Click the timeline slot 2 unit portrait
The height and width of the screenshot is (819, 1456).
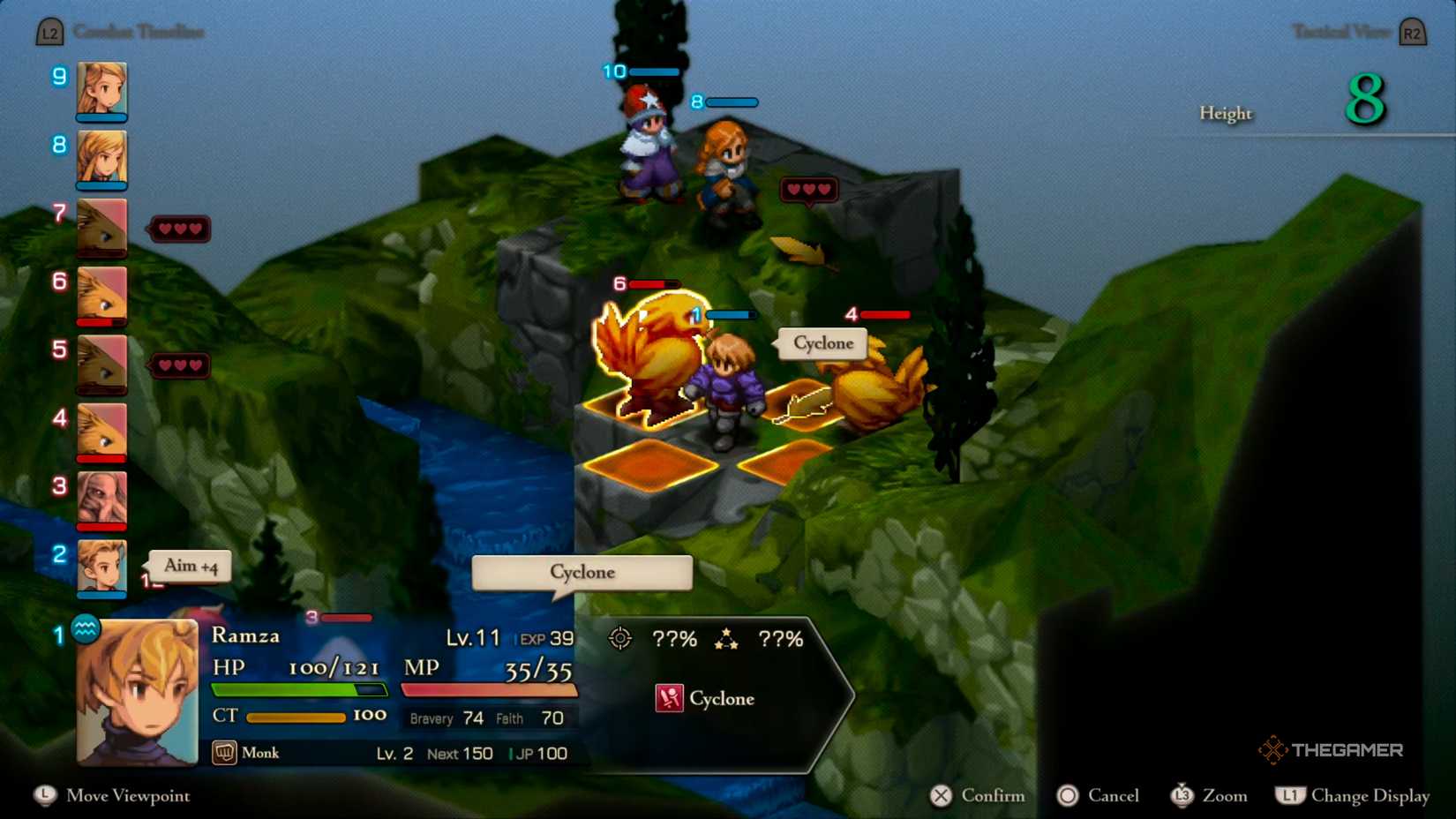click(101, 566)
